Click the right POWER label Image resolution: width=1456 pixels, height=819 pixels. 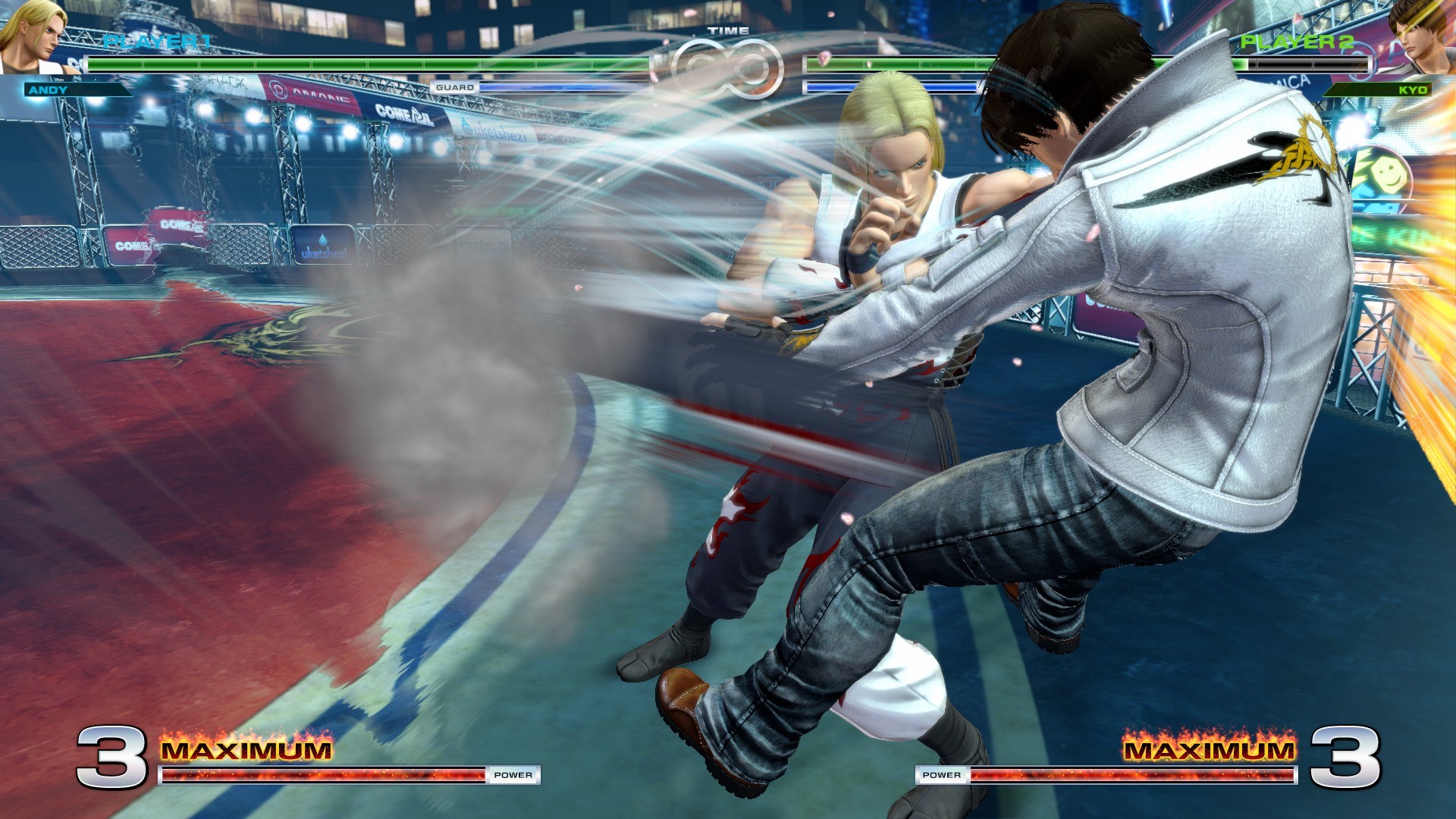pyautogui.click(x=940, y=776)
